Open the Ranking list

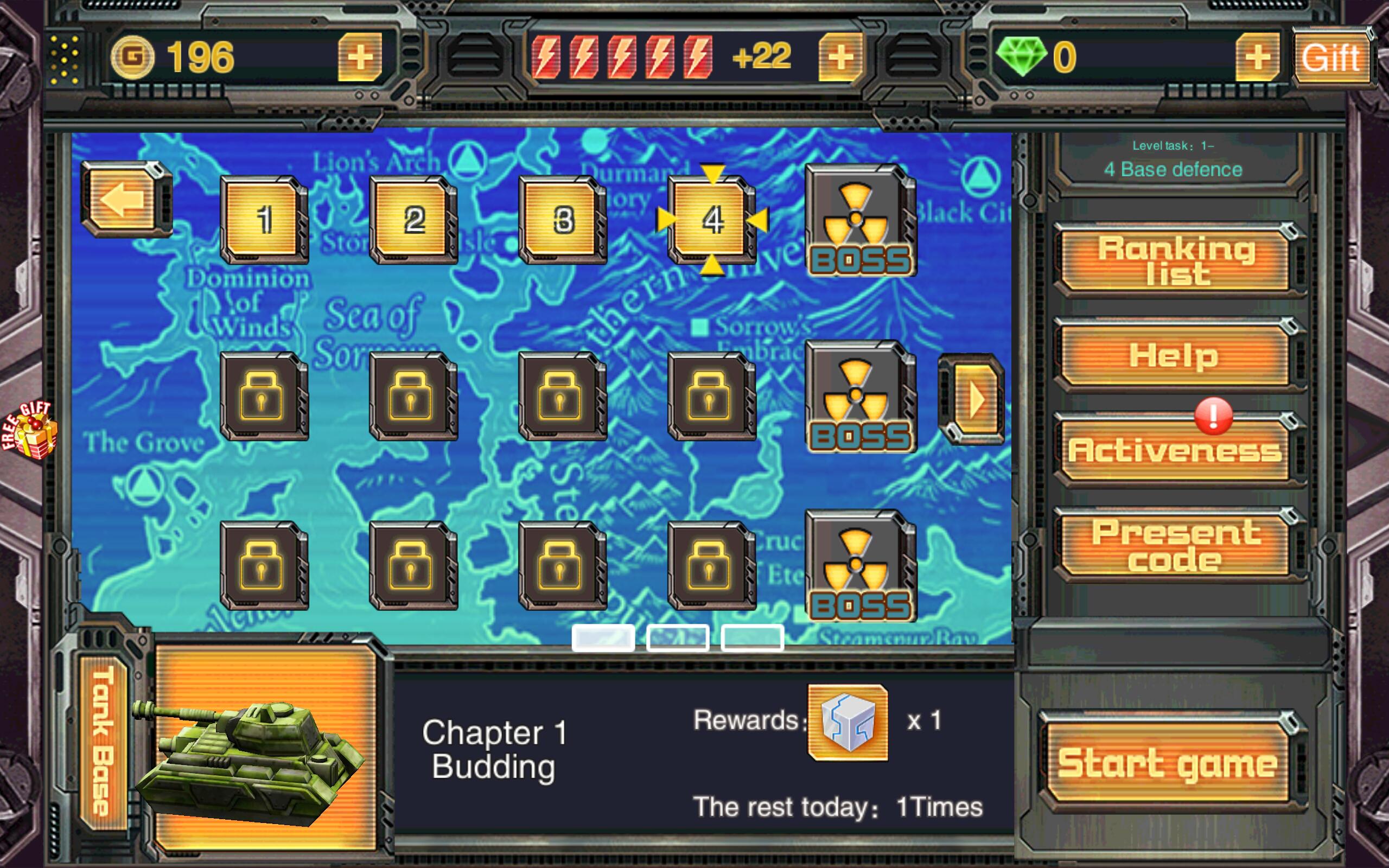pyautogui.click(x=1171, y=261)
